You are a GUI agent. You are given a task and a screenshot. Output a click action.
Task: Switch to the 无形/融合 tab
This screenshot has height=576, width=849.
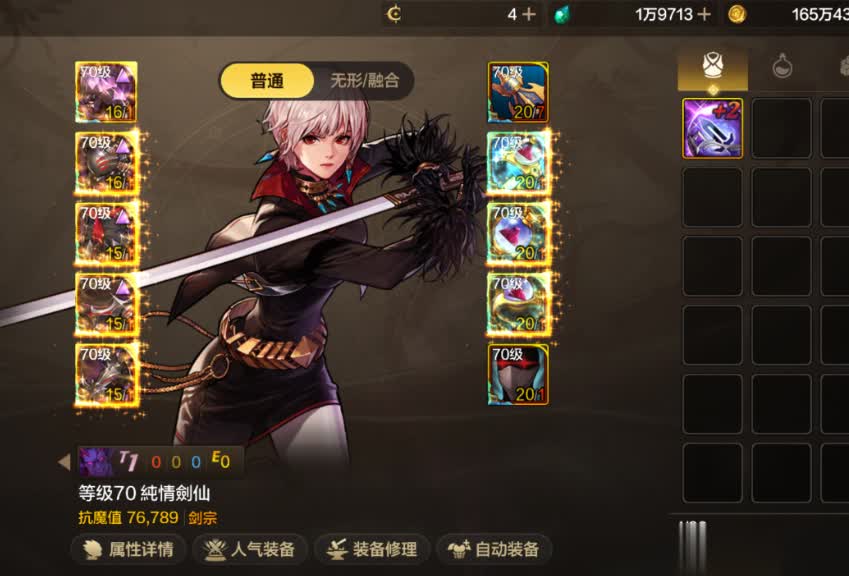pos(364,81)
